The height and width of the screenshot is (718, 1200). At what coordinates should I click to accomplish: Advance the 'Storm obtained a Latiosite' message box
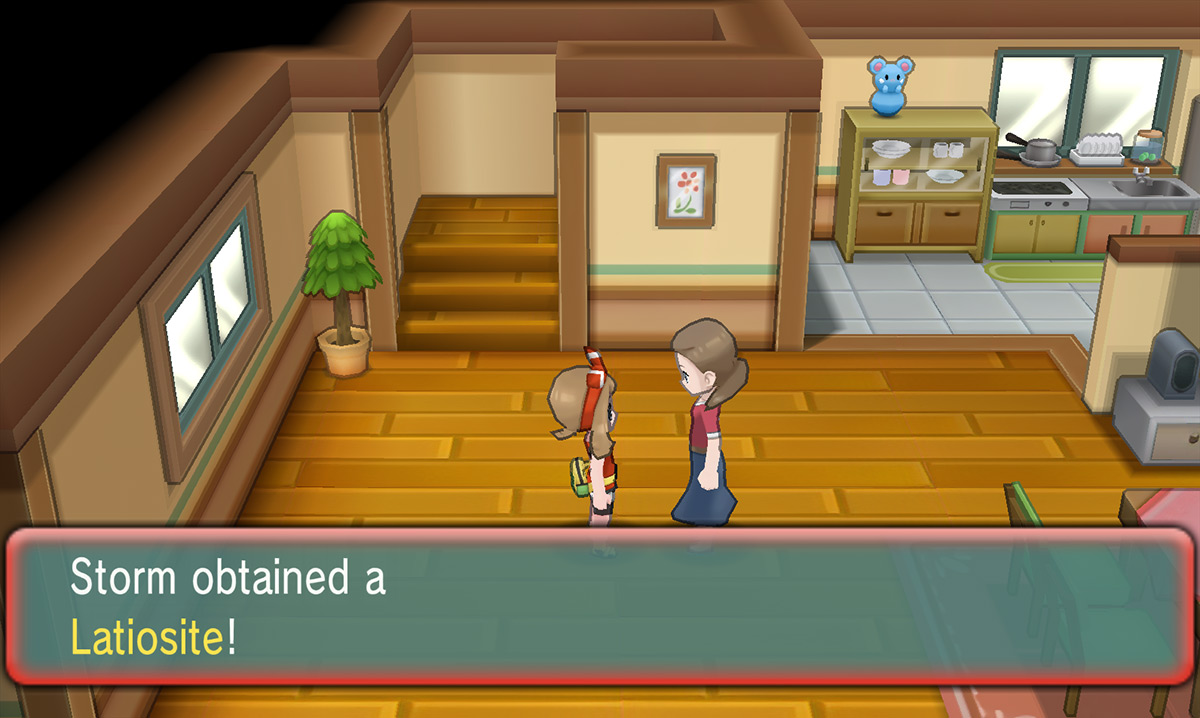600,610
